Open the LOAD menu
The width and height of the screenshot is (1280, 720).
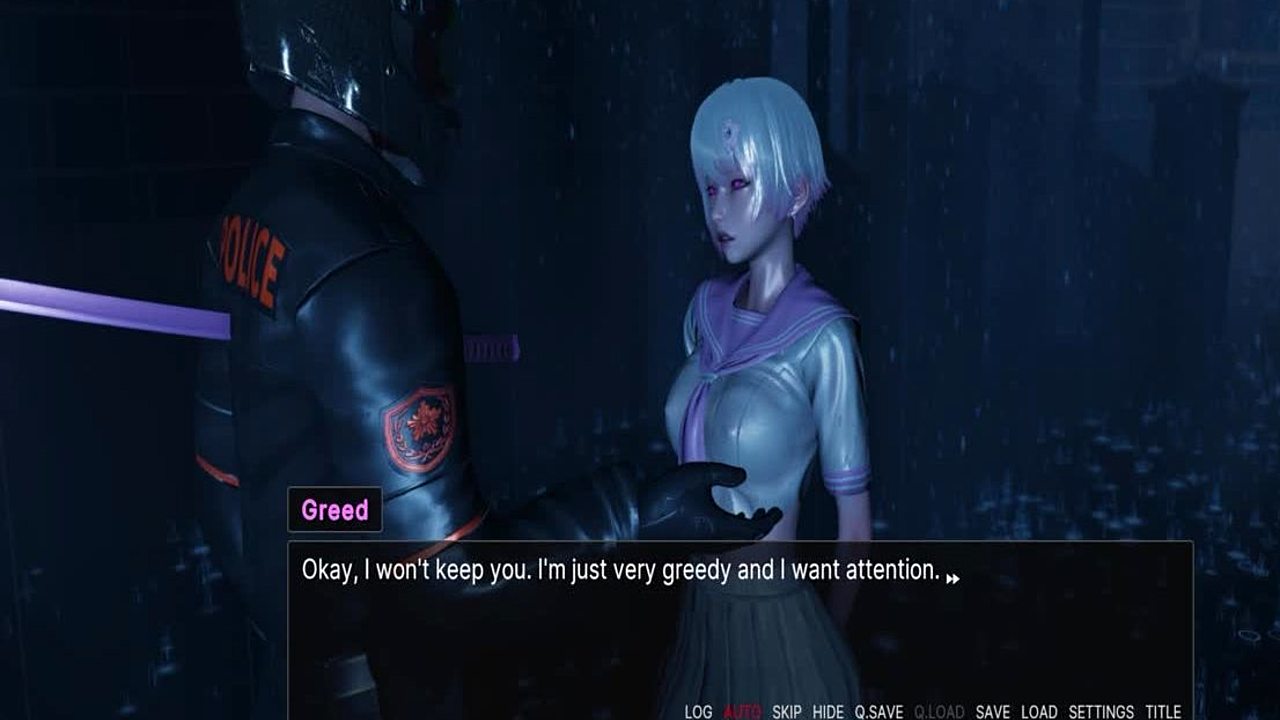(x=1039, y=712)
